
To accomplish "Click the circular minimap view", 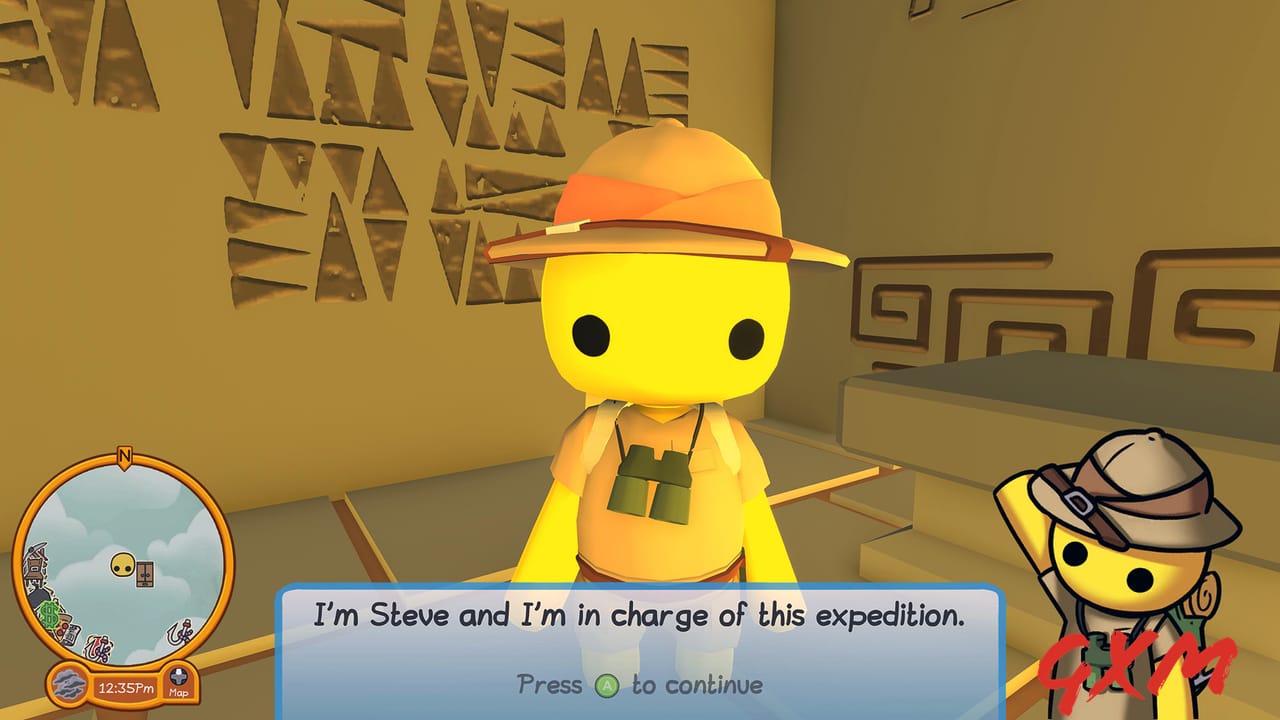I will 121,557.
